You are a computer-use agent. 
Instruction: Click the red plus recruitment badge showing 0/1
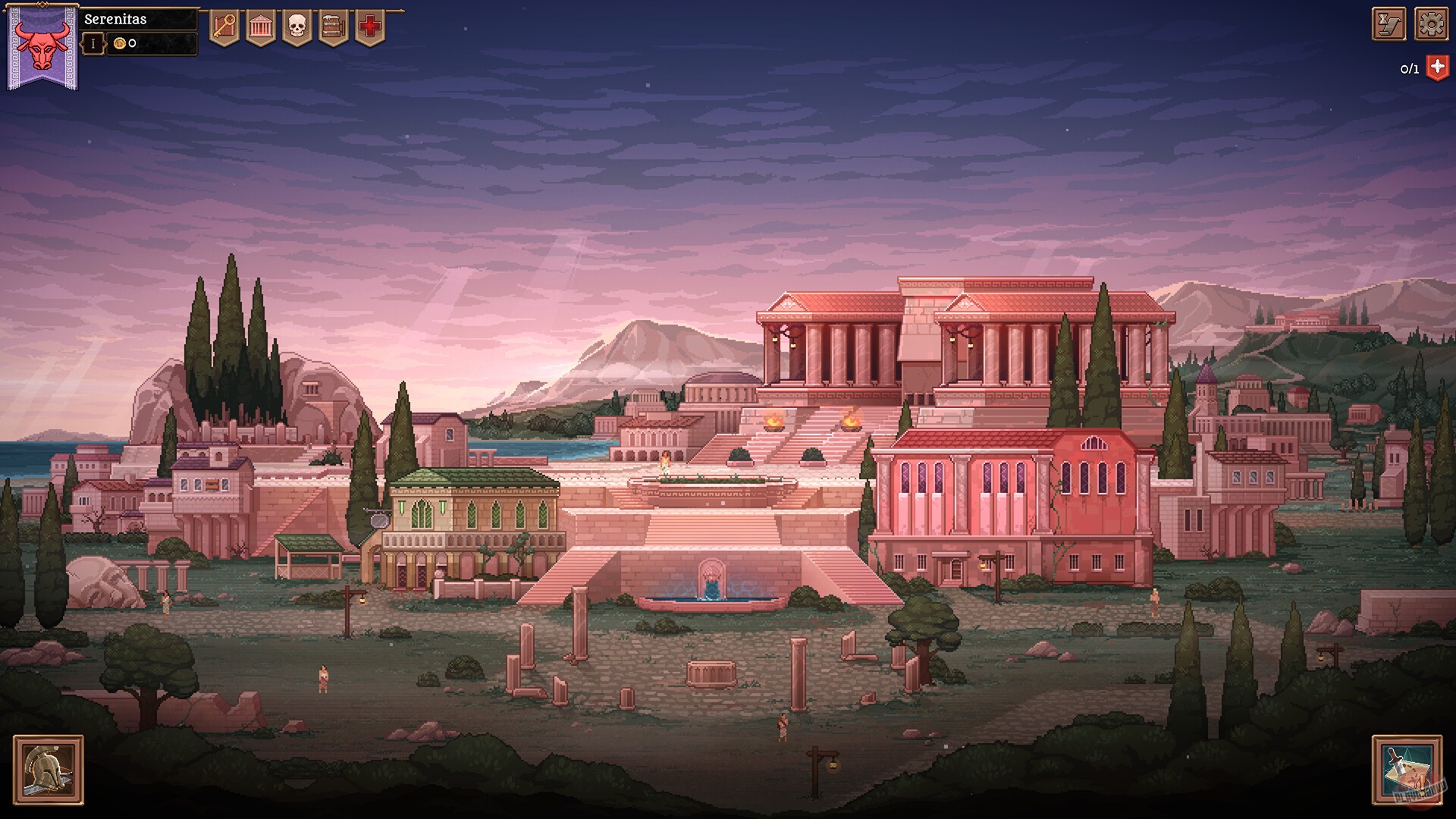tap(1436, 67)
